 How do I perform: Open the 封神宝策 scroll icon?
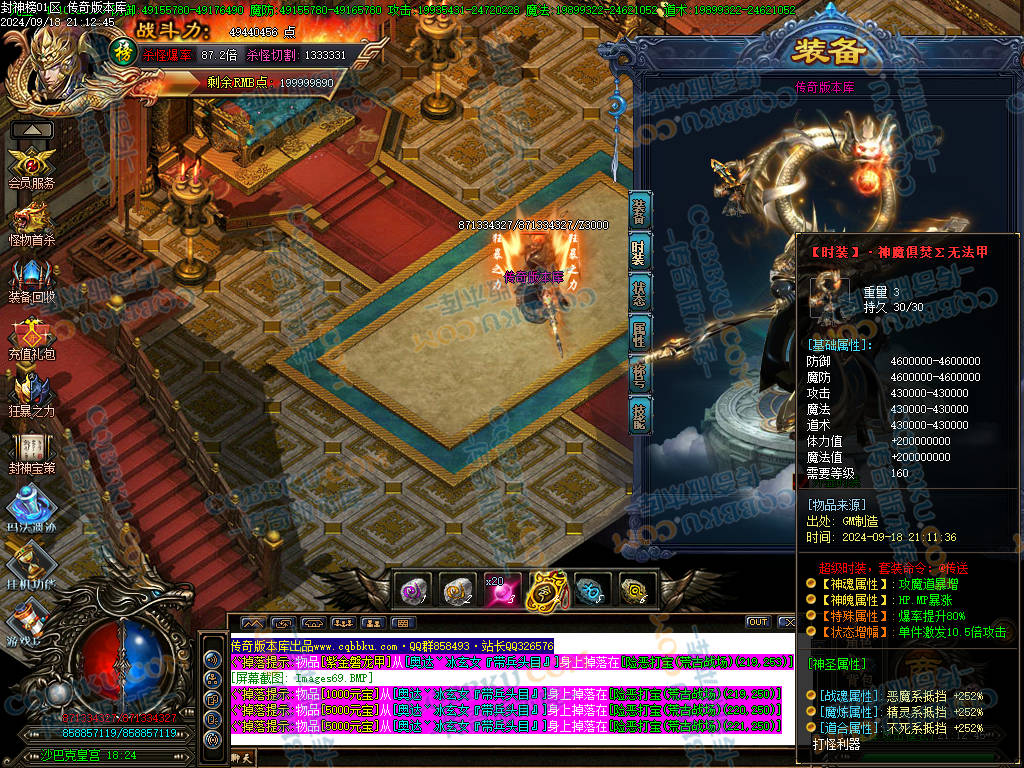[31, 448]
